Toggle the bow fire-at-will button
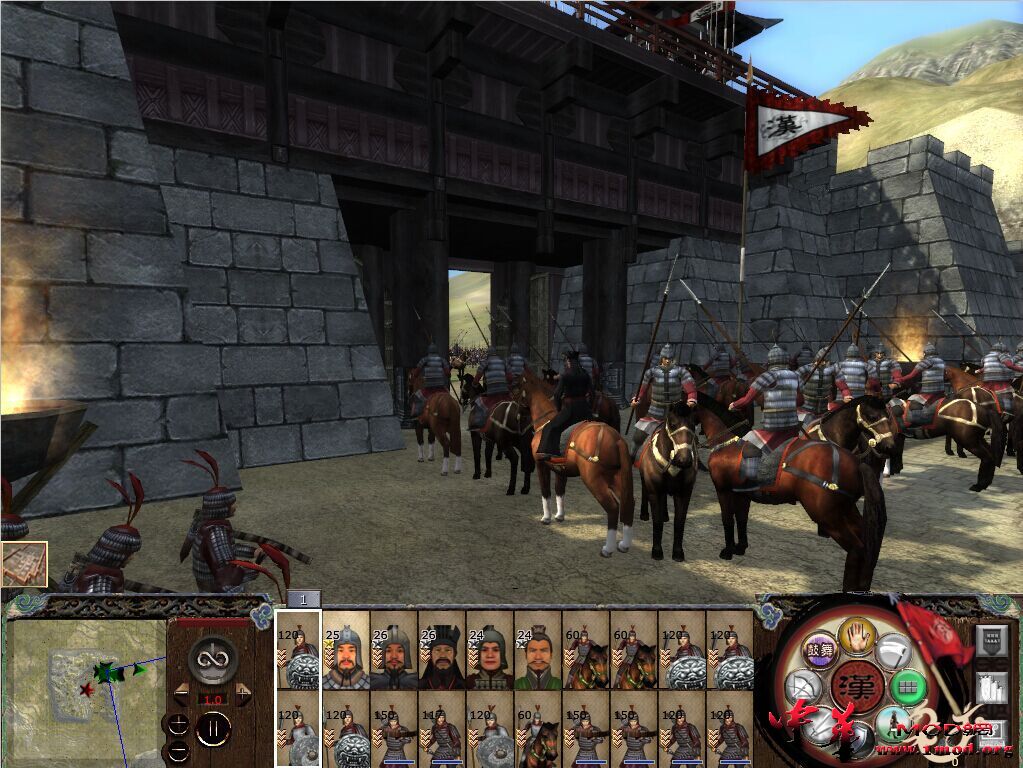Viewport: 1023px width, 768px height. (802, 688)
